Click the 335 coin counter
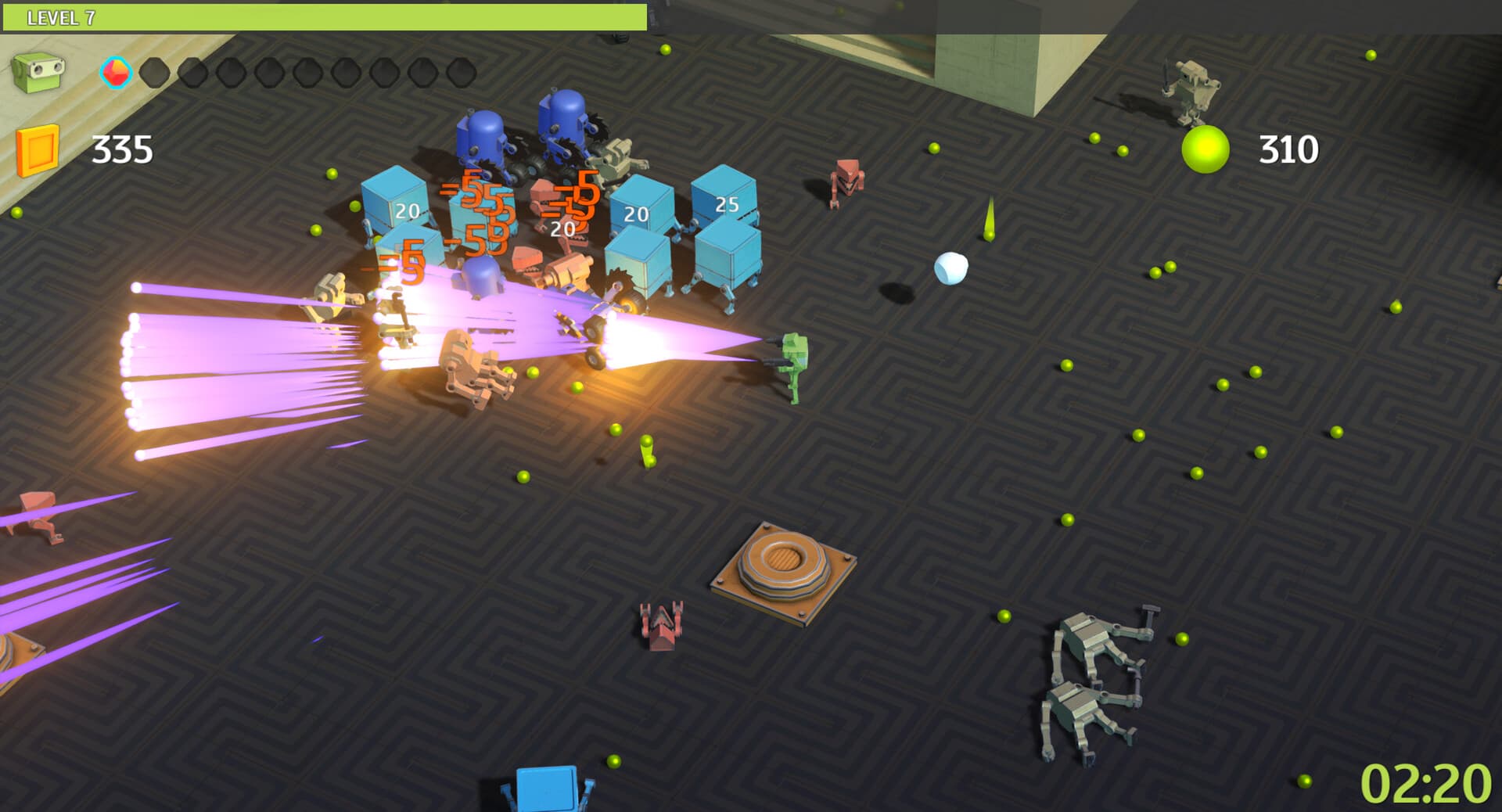 [x=121, y=149]
